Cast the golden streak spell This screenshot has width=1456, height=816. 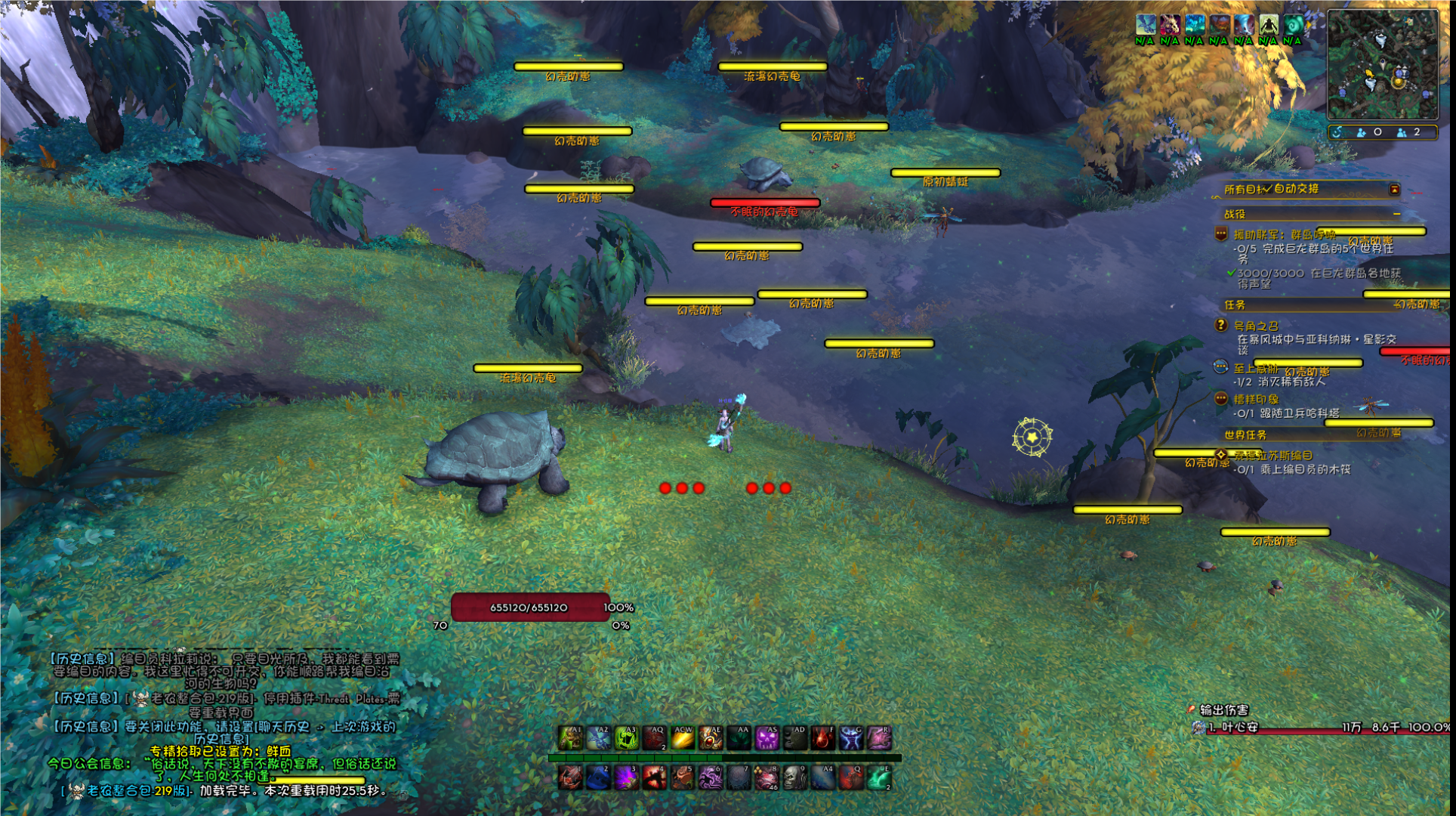coord(683,738)
